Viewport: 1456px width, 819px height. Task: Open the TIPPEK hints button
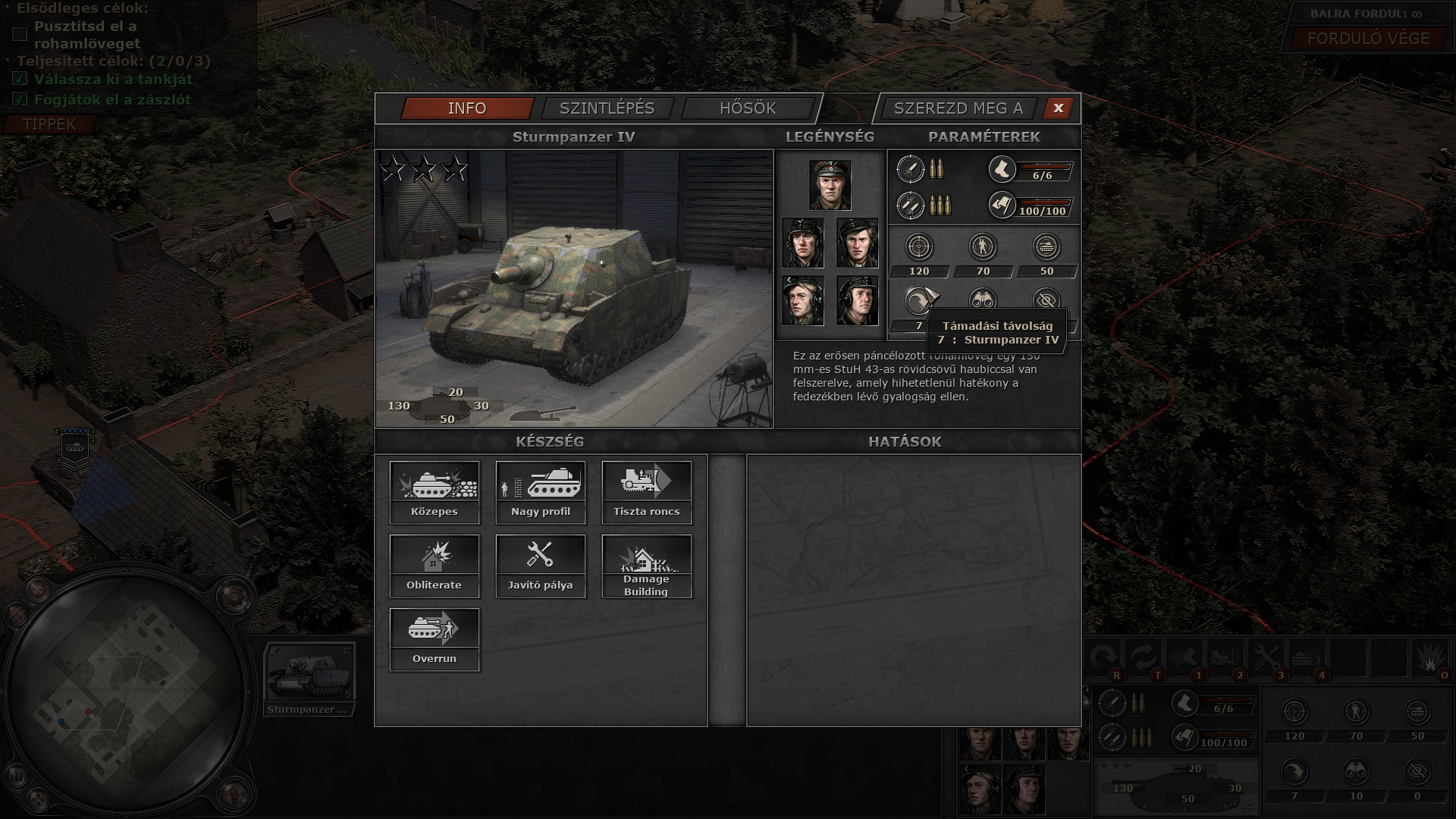[49, 124]
